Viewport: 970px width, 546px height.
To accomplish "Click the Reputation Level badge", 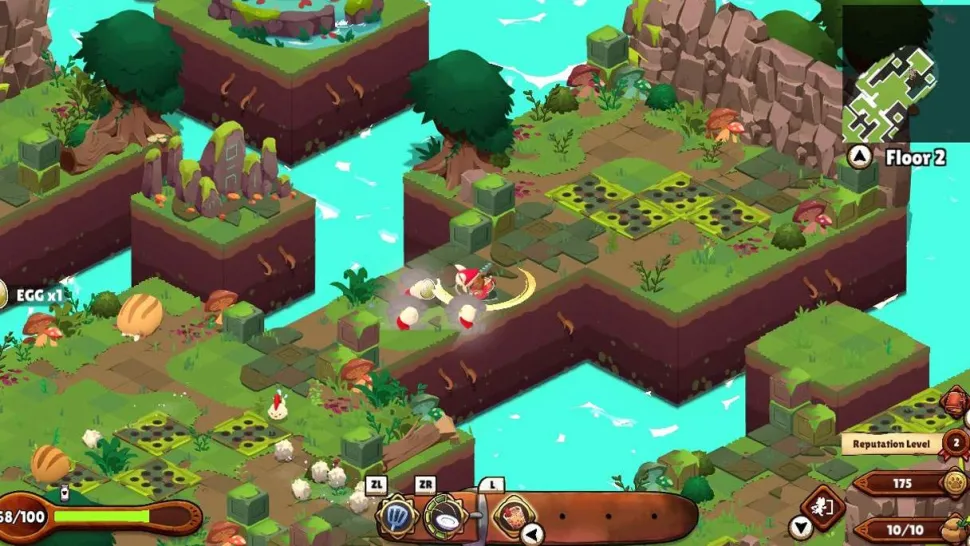I will point(955,443).
